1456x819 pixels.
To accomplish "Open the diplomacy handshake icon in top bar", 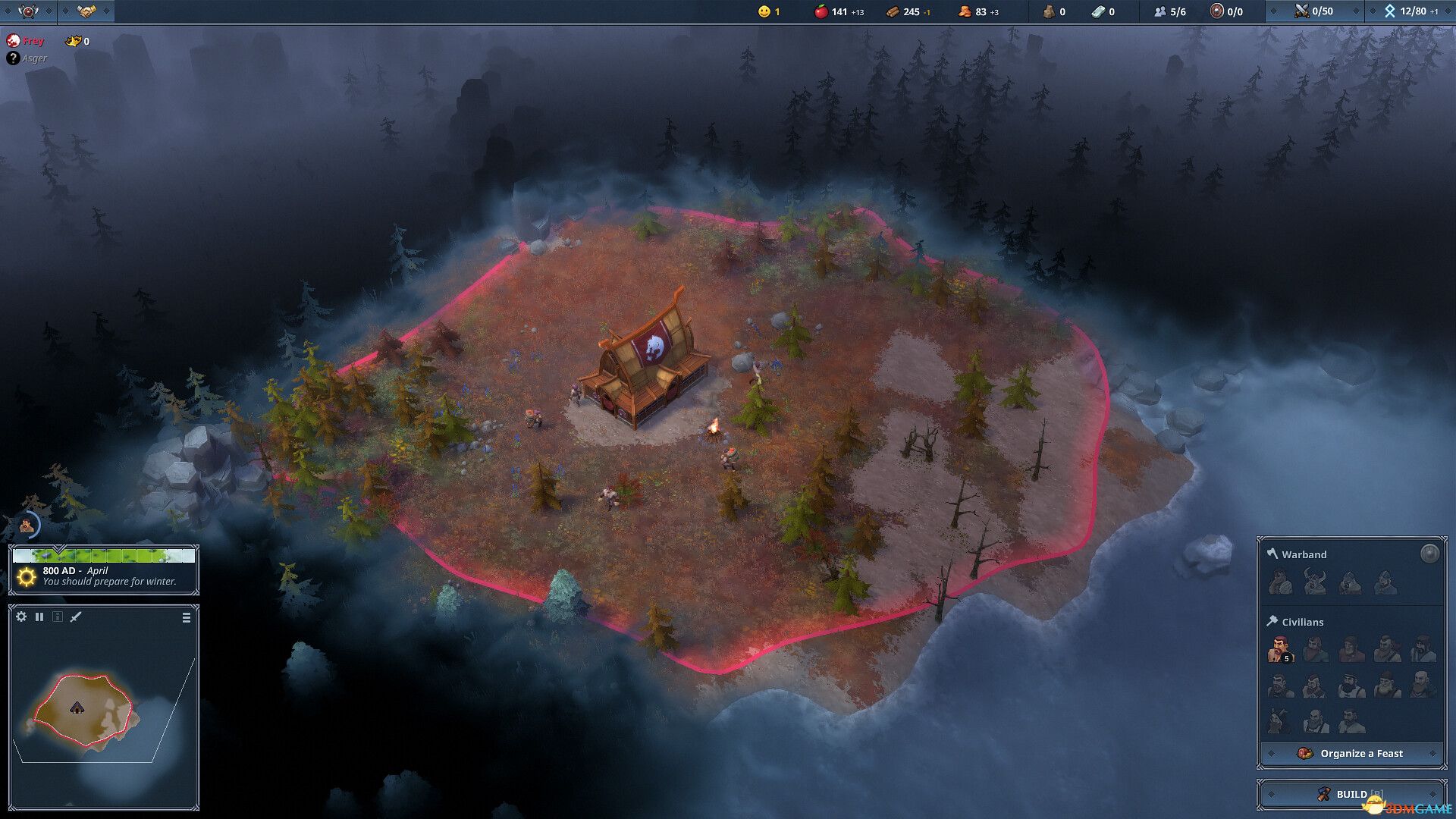I will click(x=85, y=11).
